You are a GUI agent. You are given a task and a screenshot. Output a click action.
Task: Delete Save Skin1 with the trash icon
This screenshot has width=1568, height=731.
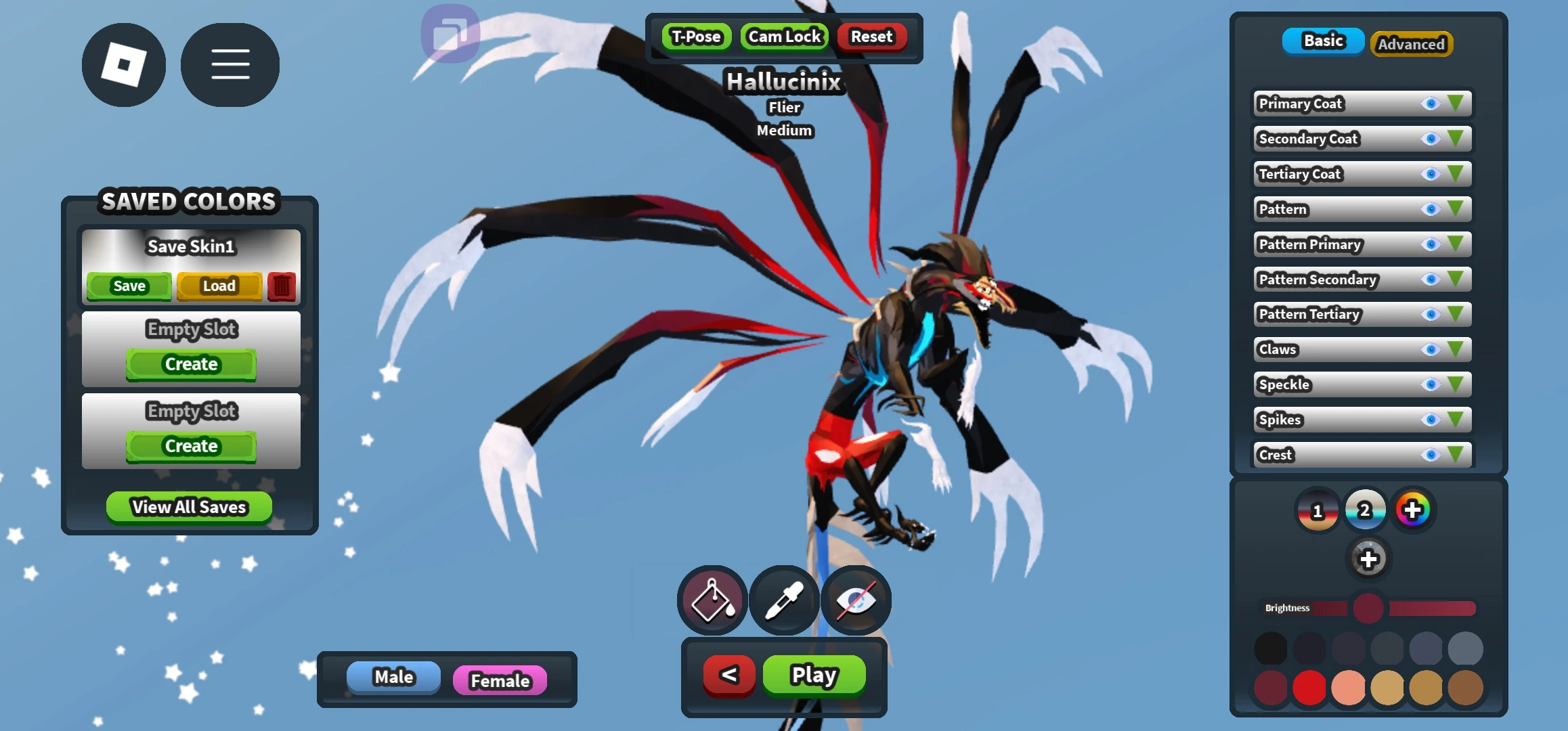click(282, 286)
